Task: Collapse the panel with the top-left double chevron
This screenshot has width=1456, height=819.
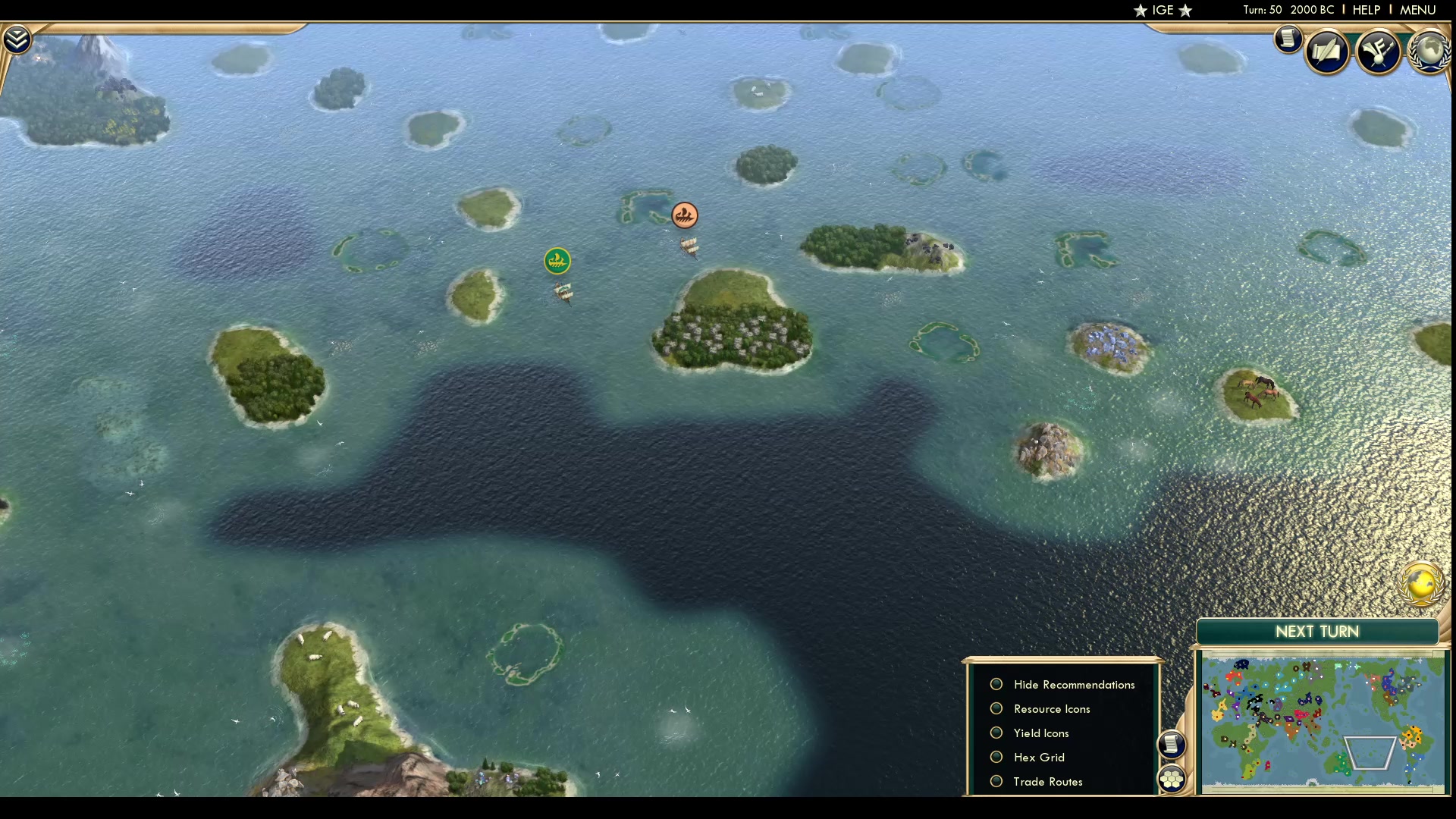Action: [x=16, y=37]
